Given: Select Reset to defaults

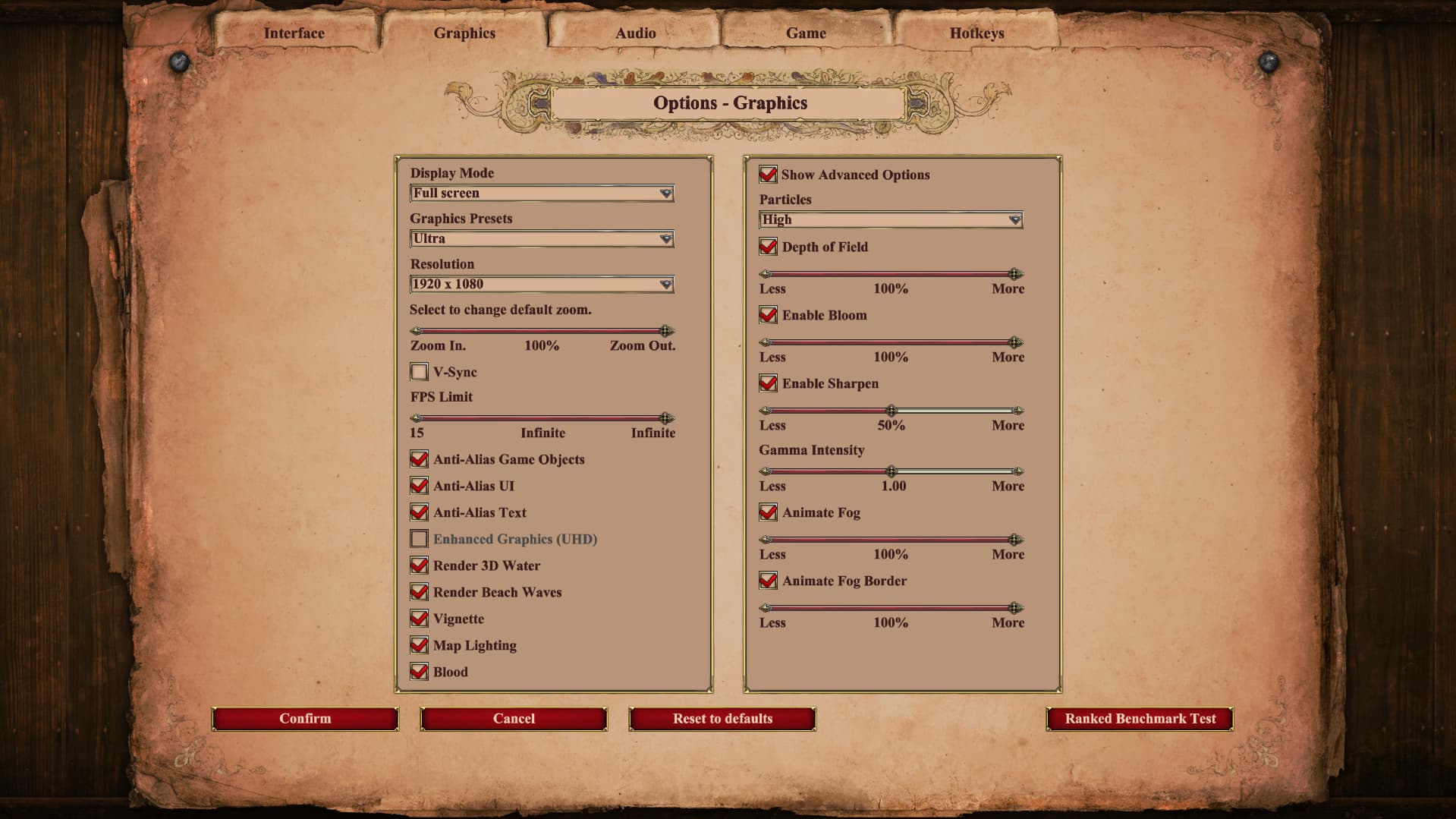Looking at the screenshot, I should (x=722, y=719).
